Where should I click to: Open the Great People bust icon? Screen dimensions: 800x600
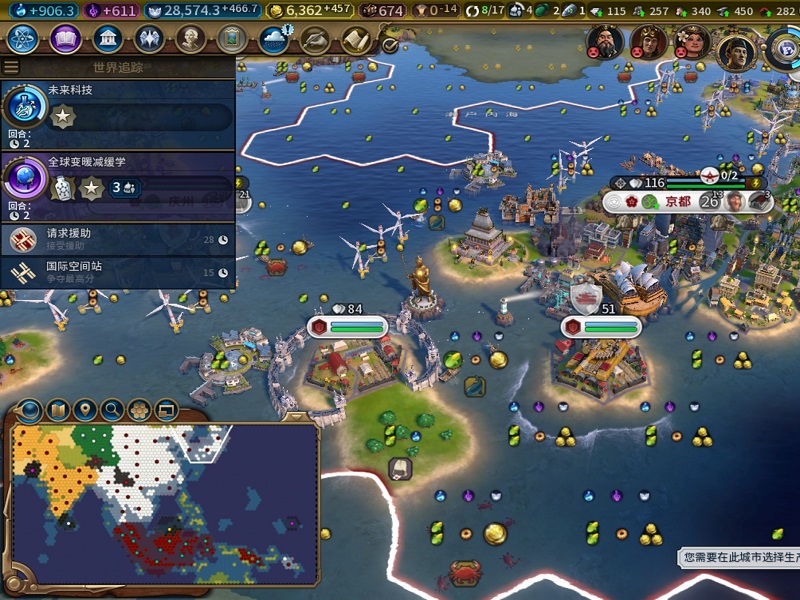[x=190, y=40]
